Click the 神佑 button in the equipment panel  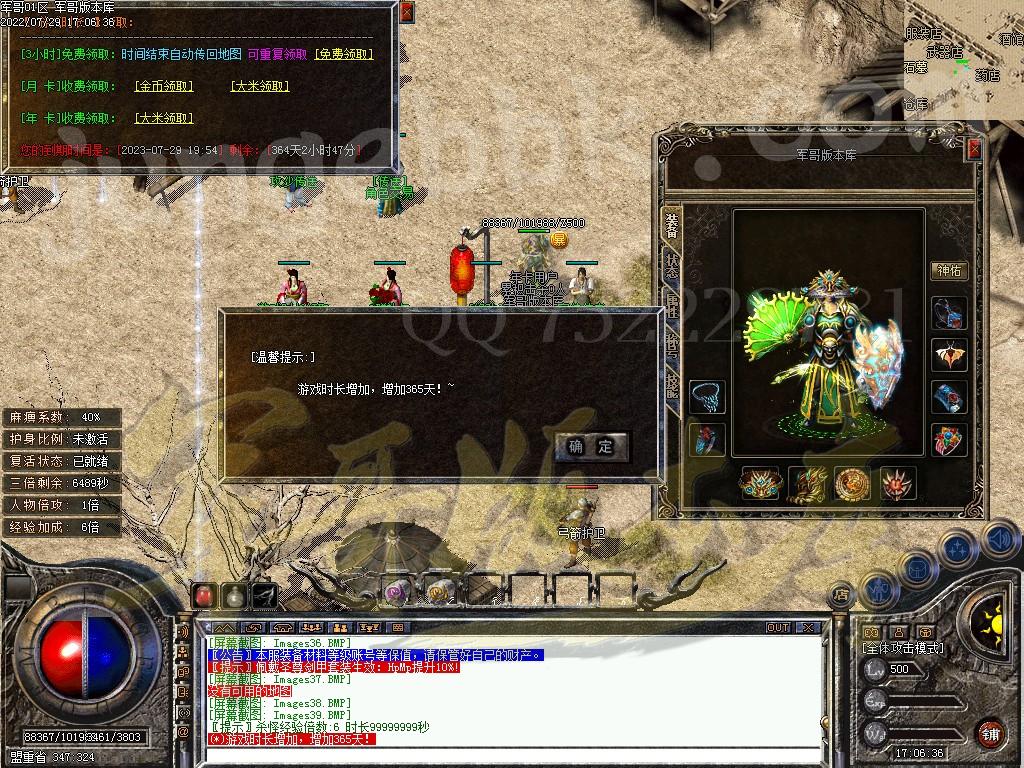click(x=949, y=270)
